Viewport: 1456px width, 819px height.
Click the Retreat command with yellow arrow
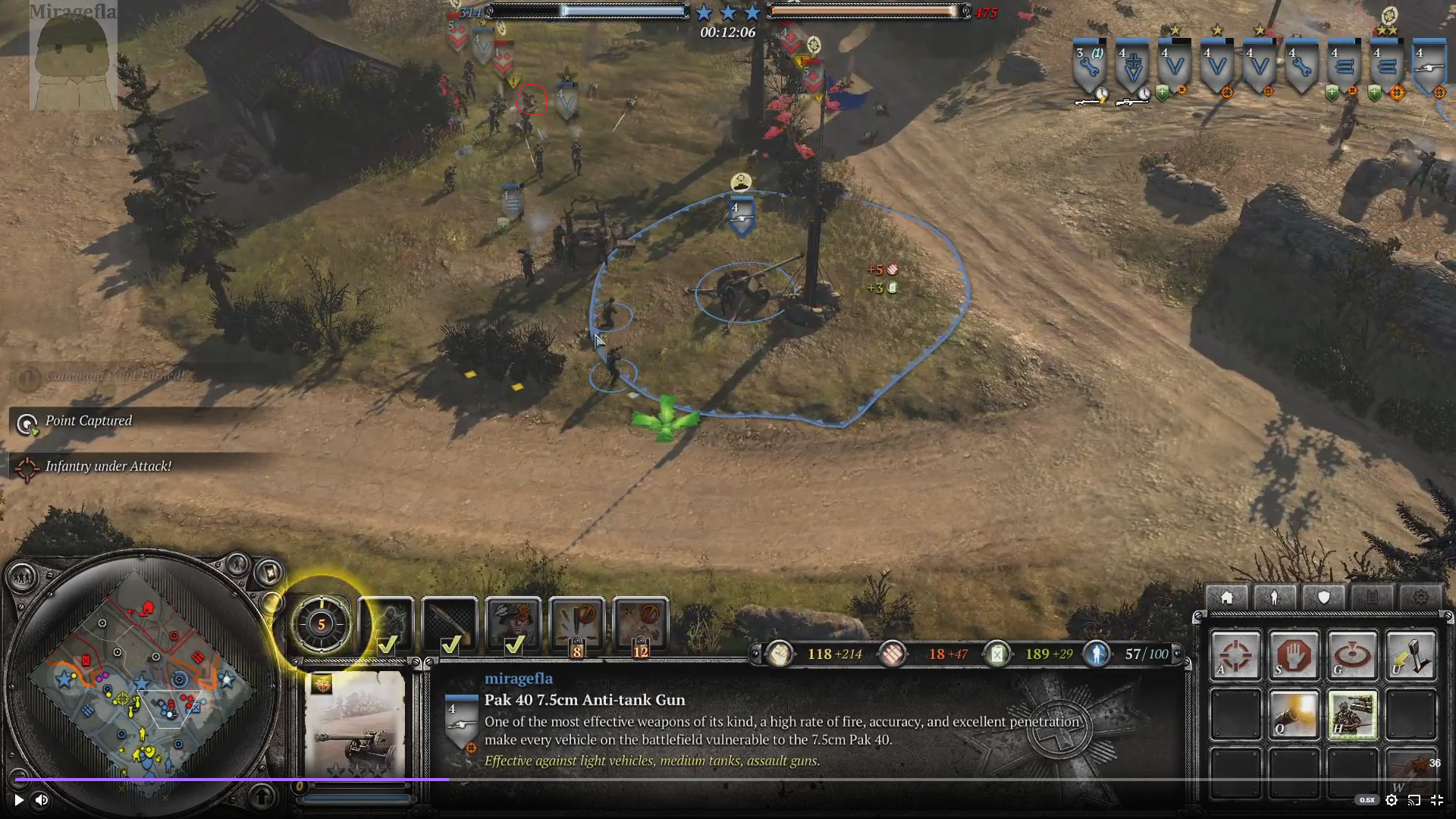click(x=1410, y=655)
